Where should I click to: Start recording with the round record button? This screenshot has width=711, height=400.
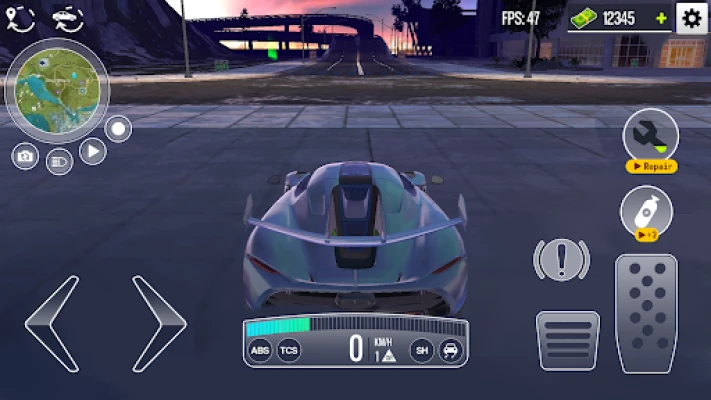118,129
